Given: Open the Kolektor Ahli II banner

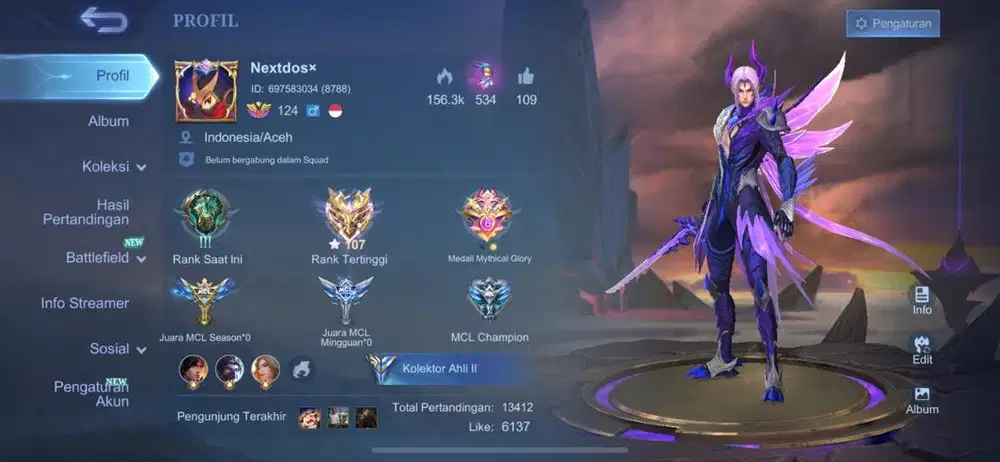Looking at the screenshot, I should (x=442, y=368).
